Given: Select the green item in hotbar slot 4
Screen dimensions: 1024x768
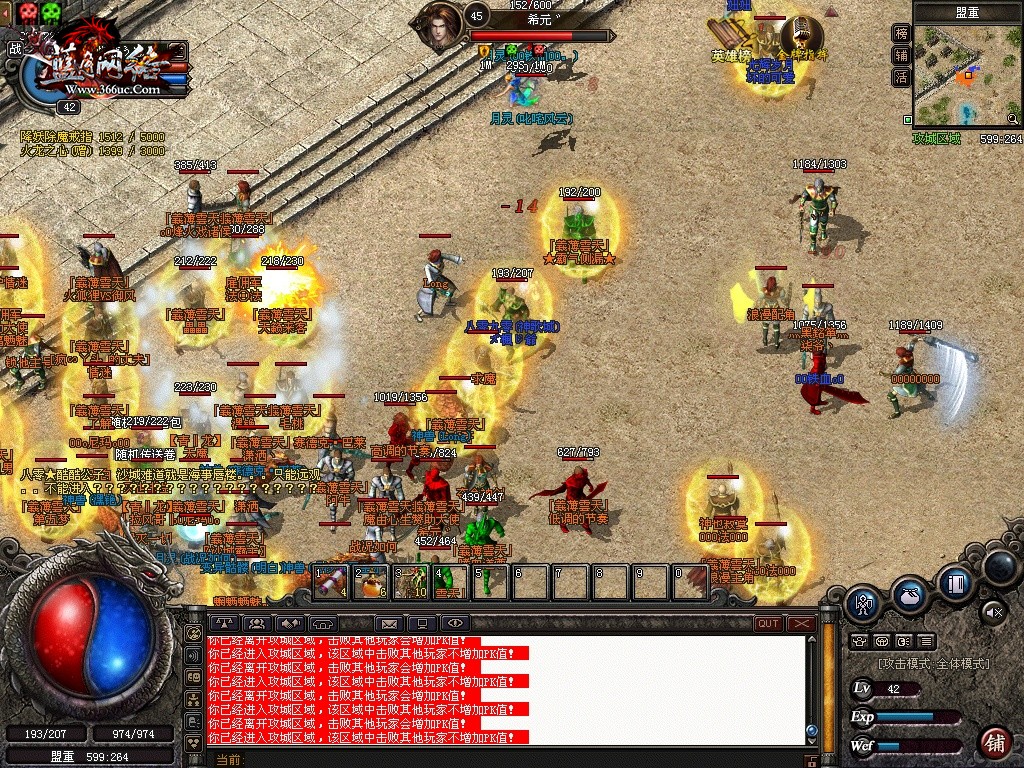Looking at the screenshot, I should (450, 582).
